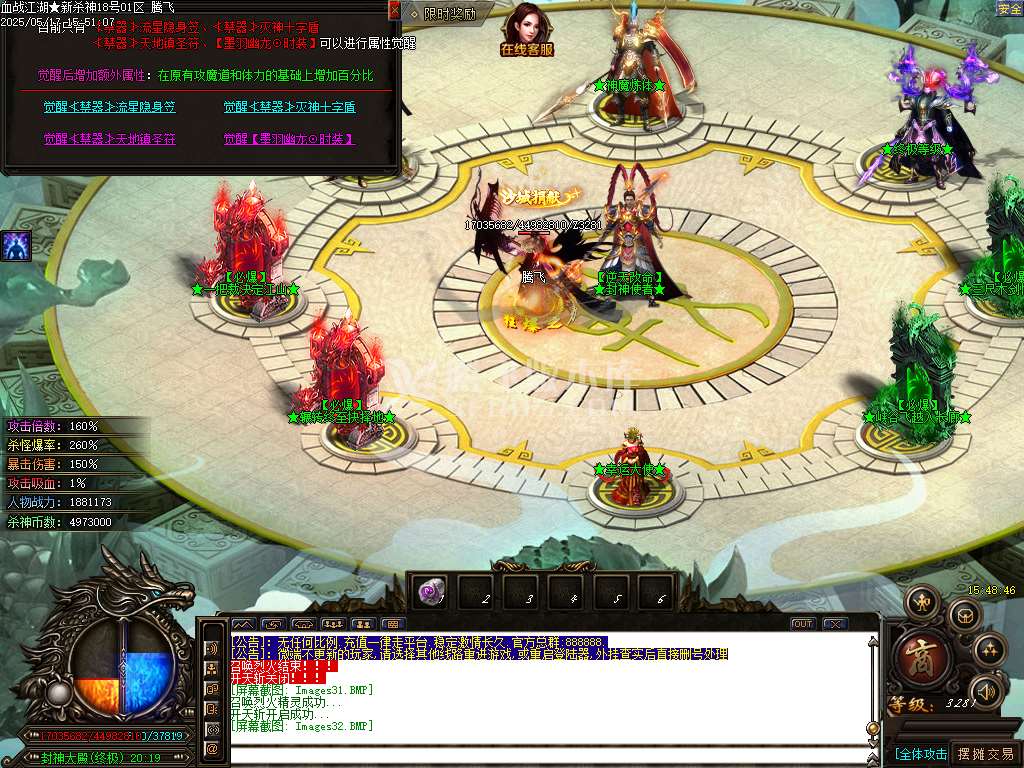Select 觉醒 墨羽幽龙 时装 awakening link
Viewport: 1024px width, 768px height.
click(x=289, y=139)
